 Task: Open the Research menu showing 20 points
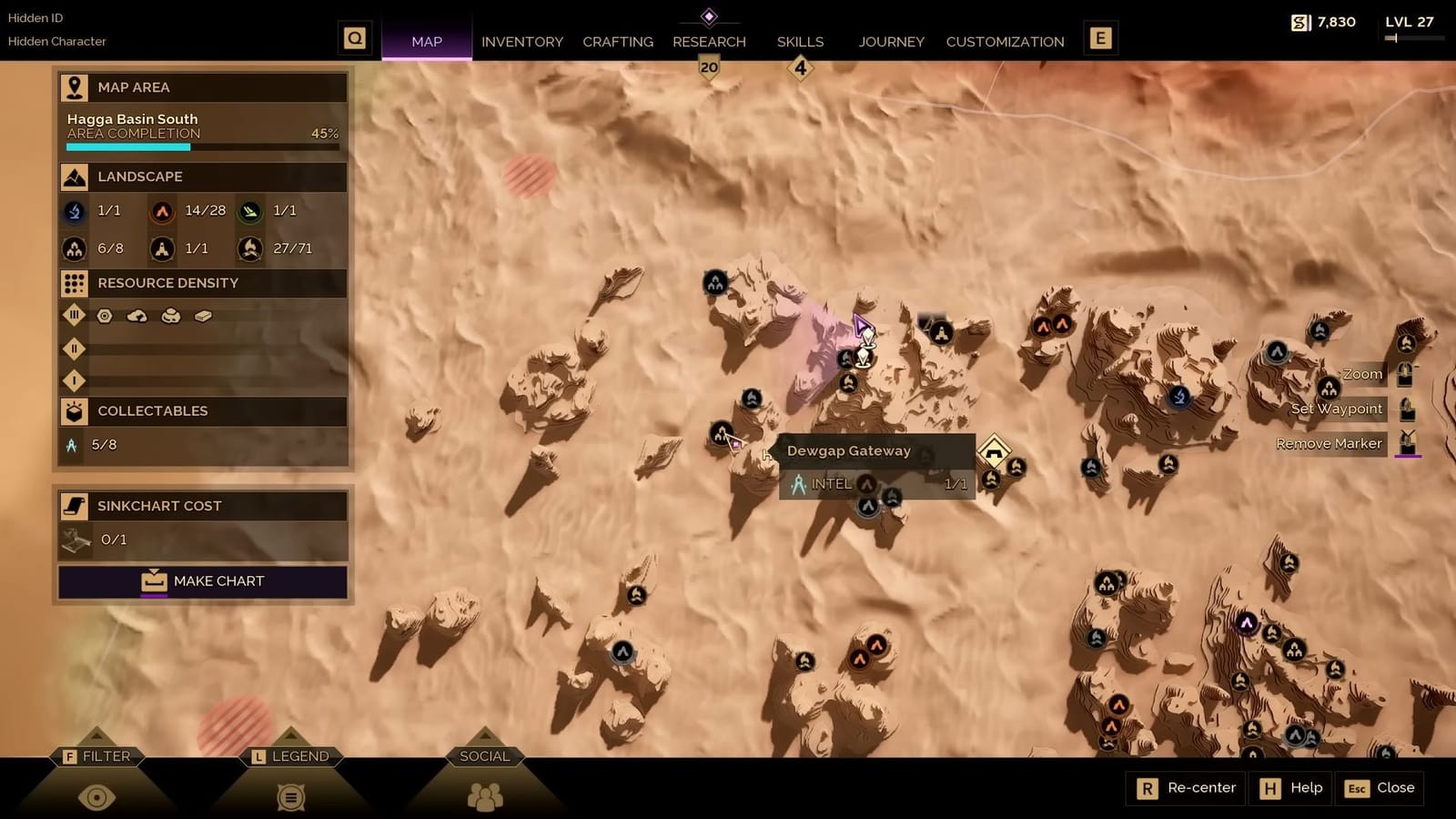(709, 41)
